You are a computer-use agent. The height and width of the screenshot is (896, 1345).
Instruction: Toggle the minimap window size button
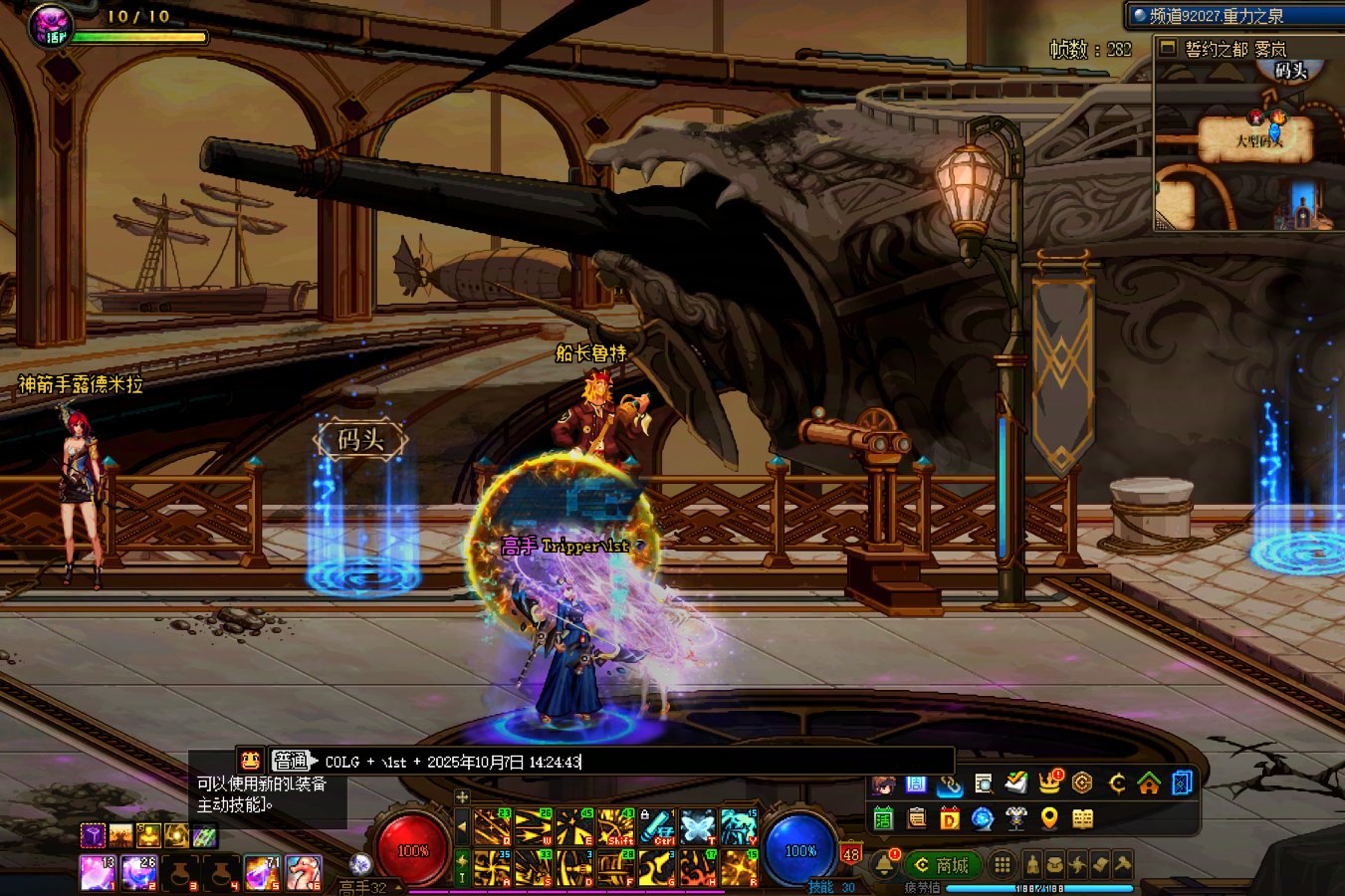pyautogui.click(x=1169, y=48)
